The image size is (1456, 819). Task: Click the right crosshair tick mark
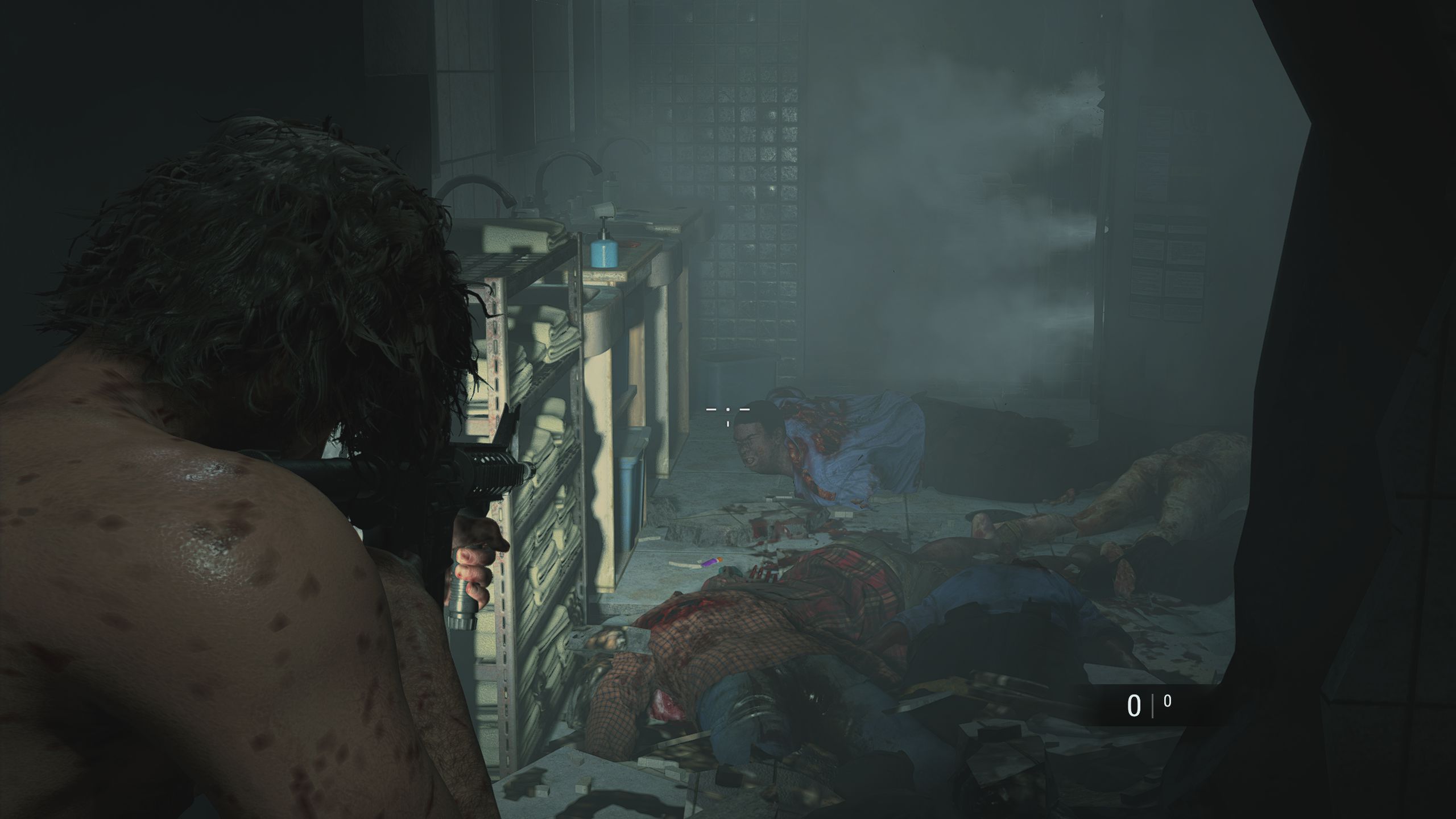[x=745, y=409]
